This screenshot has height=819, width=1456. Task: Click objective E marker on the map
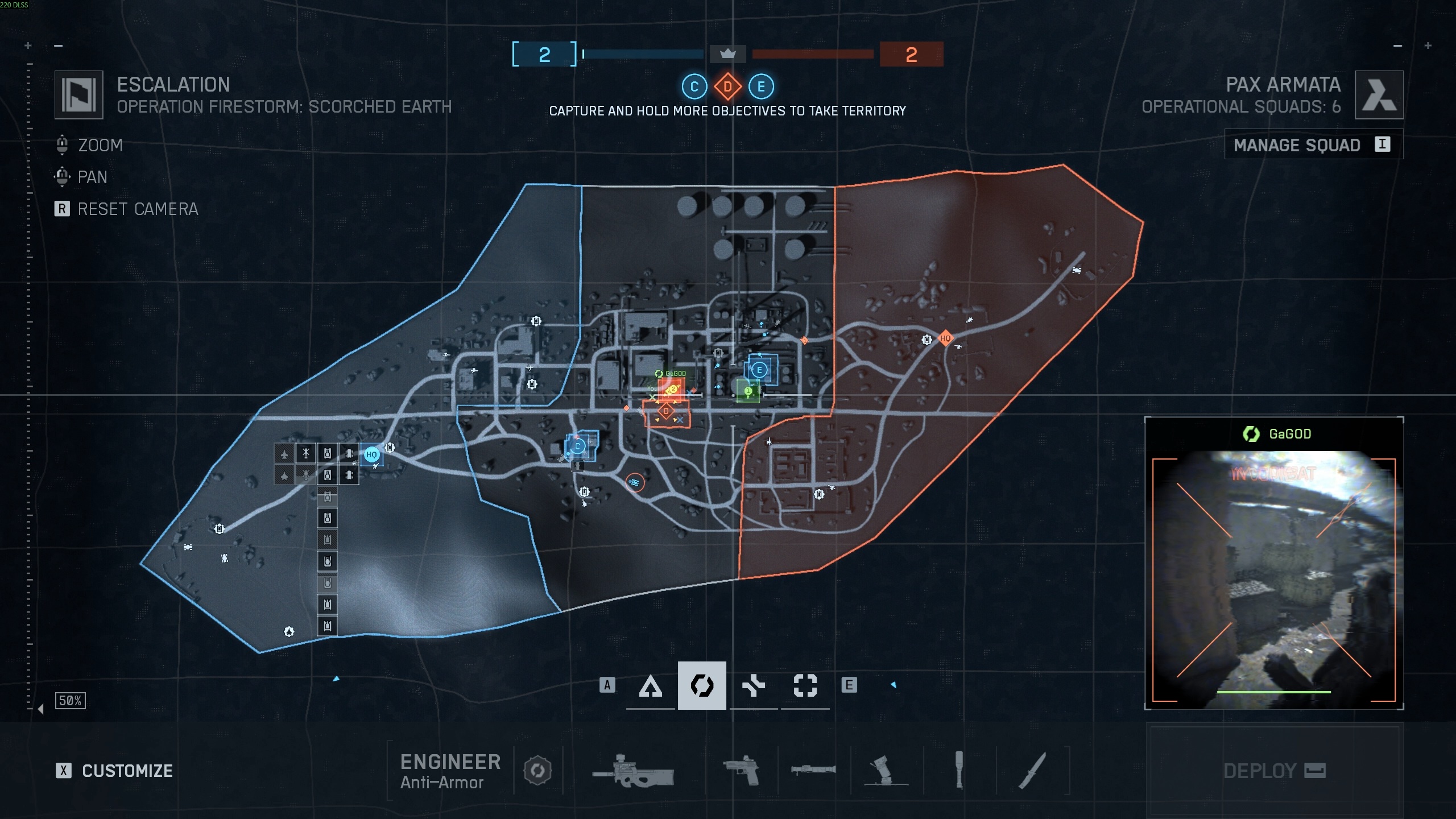click(759, 369)
